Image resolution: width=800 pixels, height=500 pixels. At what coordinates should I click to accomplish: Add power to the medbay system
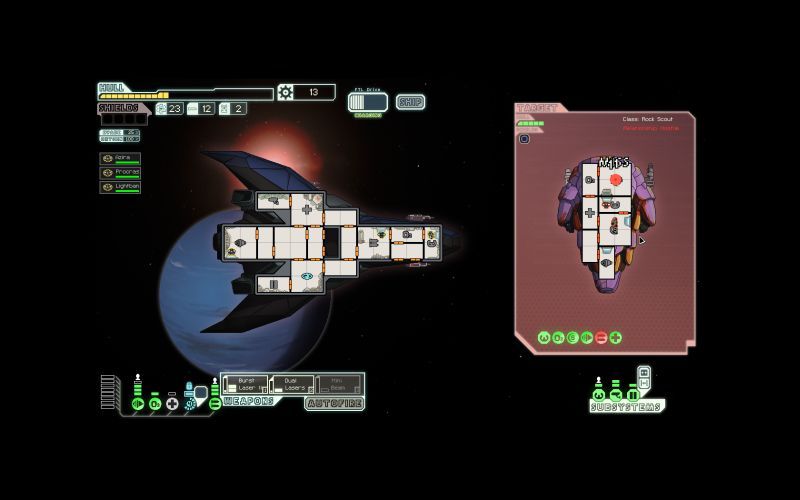172,403
